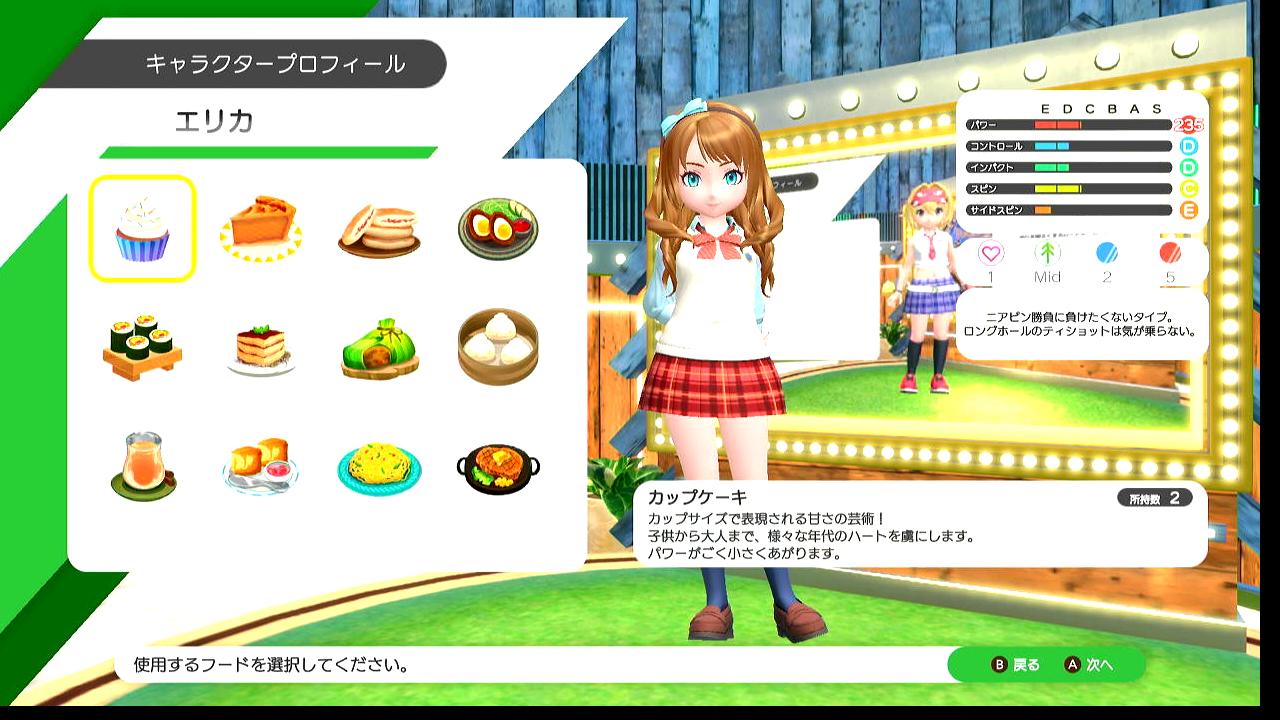The height and width of the screenshot is (720, 1280).
Task: Select the cupcake food item
Action: pyautogui.click(x=142, y=229)
